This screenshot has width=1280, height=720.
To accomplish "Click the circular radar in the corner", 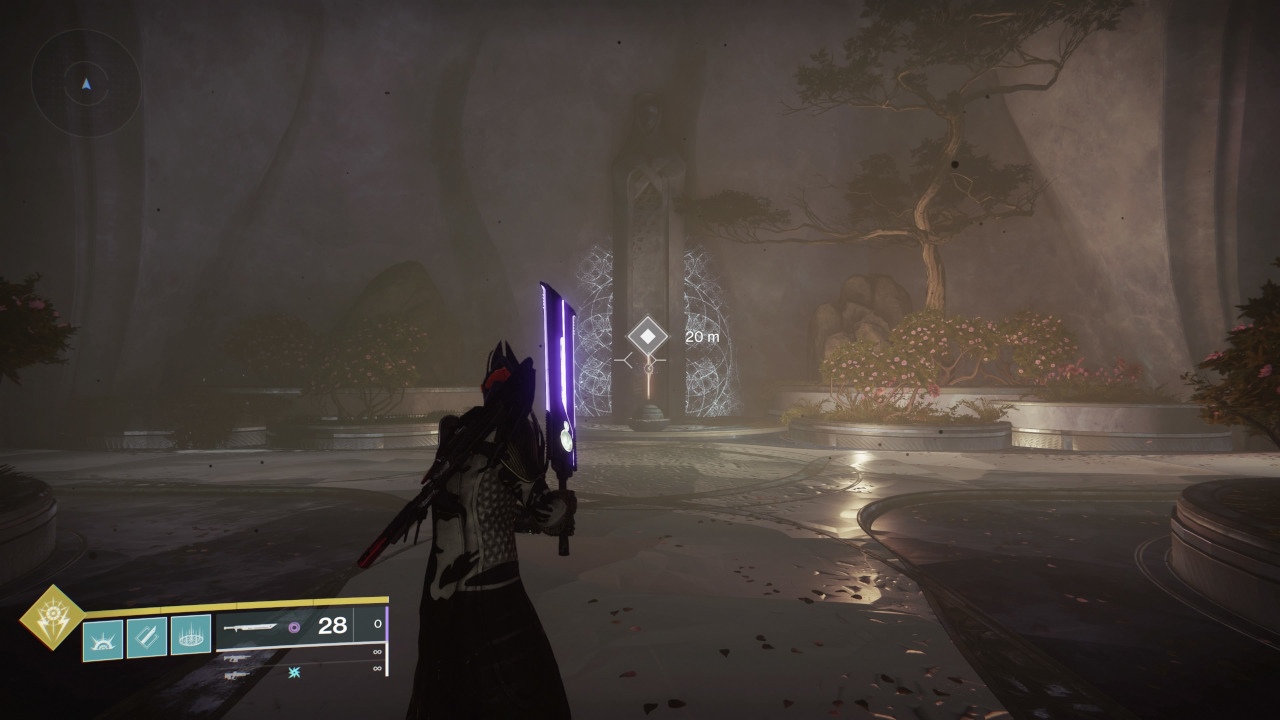I will 86,84.
